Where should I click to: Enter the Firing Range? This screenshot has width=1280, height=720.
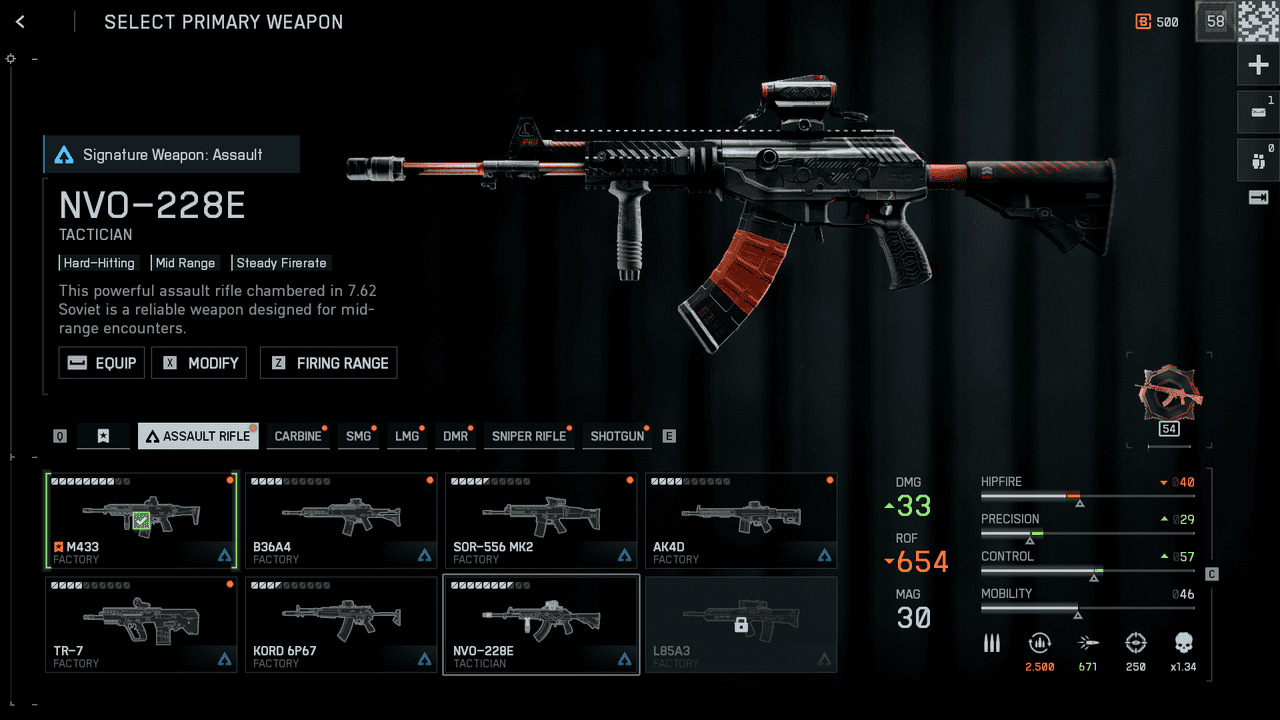point(329,363)
